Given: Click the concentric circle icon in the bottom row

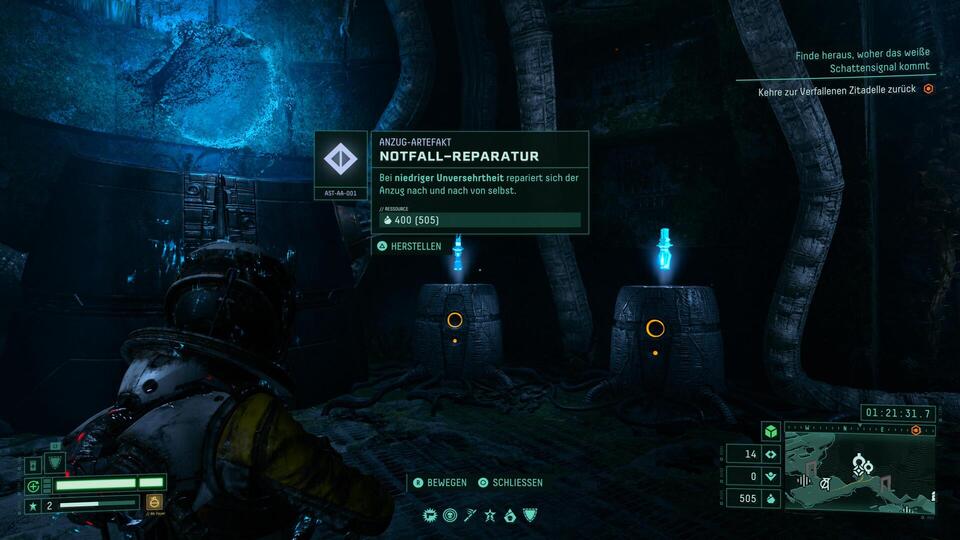Looking at the screenshot, I should coord(450,515).
